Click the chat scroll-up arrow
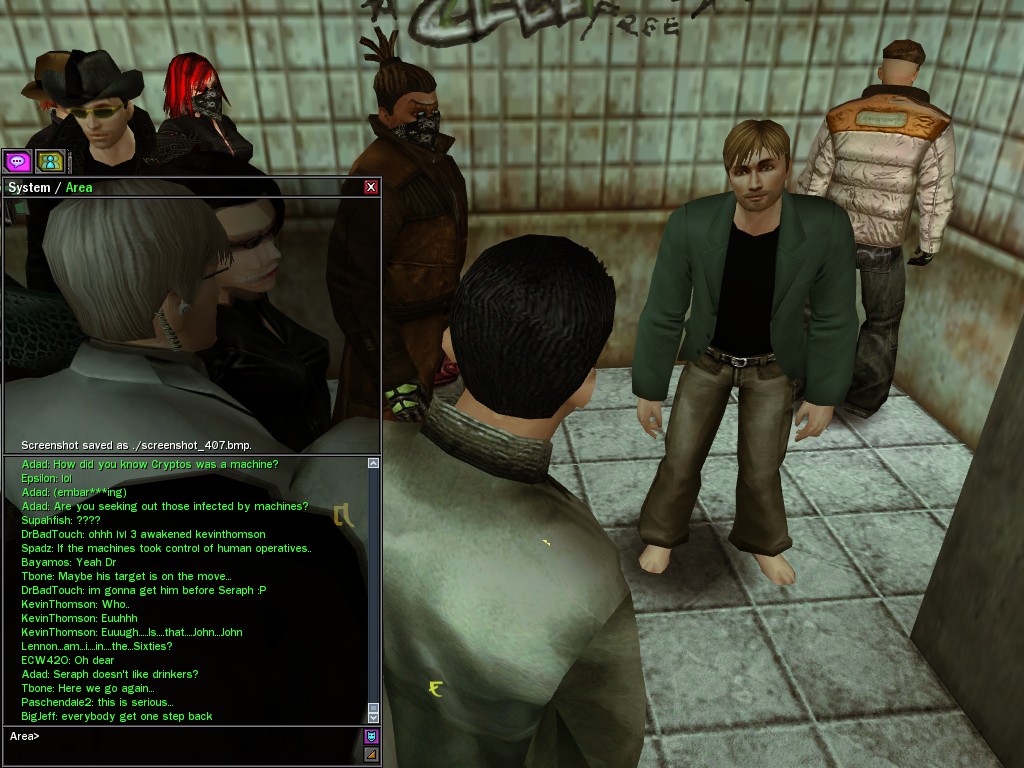Viewport: 1024px width, 768px height. pos(373,464)
